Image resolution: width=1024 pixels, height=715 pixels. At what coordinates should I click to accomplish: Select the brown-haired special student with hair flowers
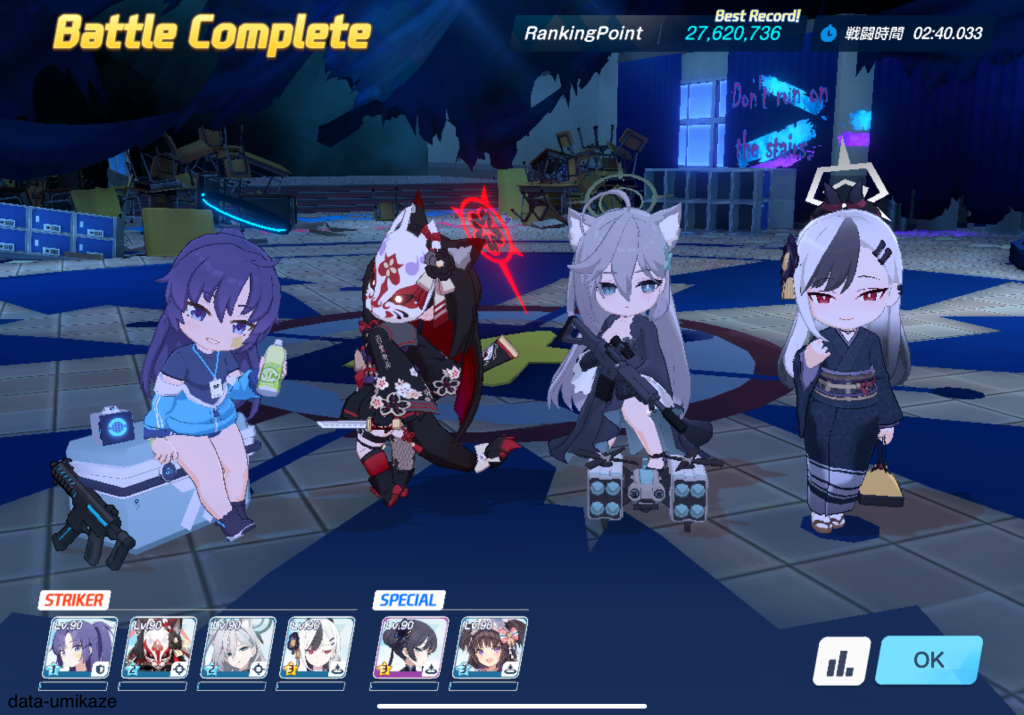[x=492, y=645]
